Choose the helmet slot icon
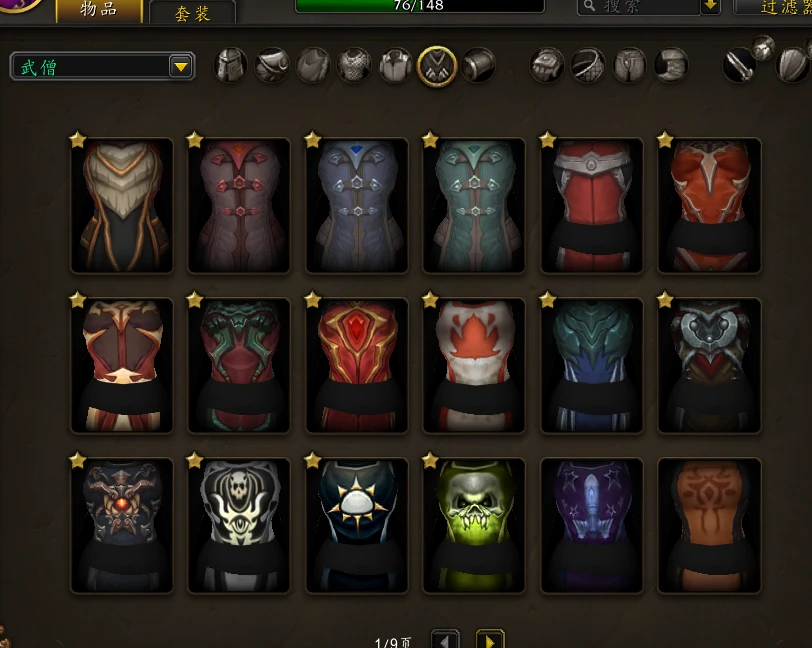This screenshot has height=648, width=812. [x=231, y=66]
